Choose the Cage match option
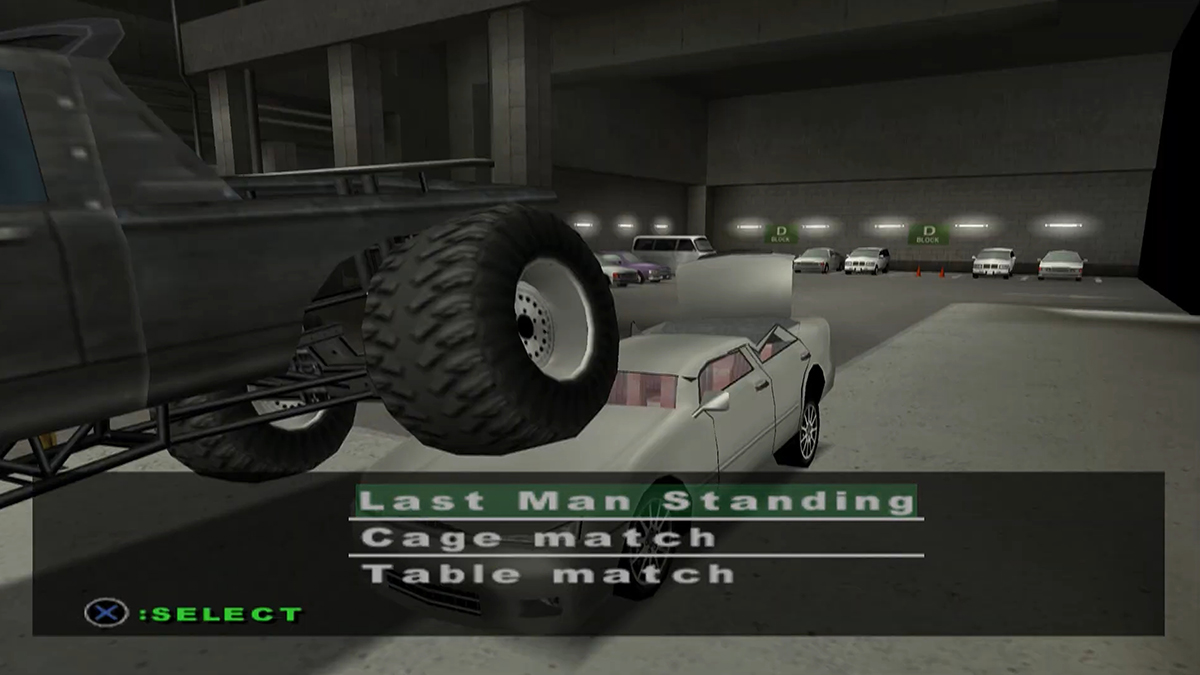The image size is (1200, 675). [538, 538]
